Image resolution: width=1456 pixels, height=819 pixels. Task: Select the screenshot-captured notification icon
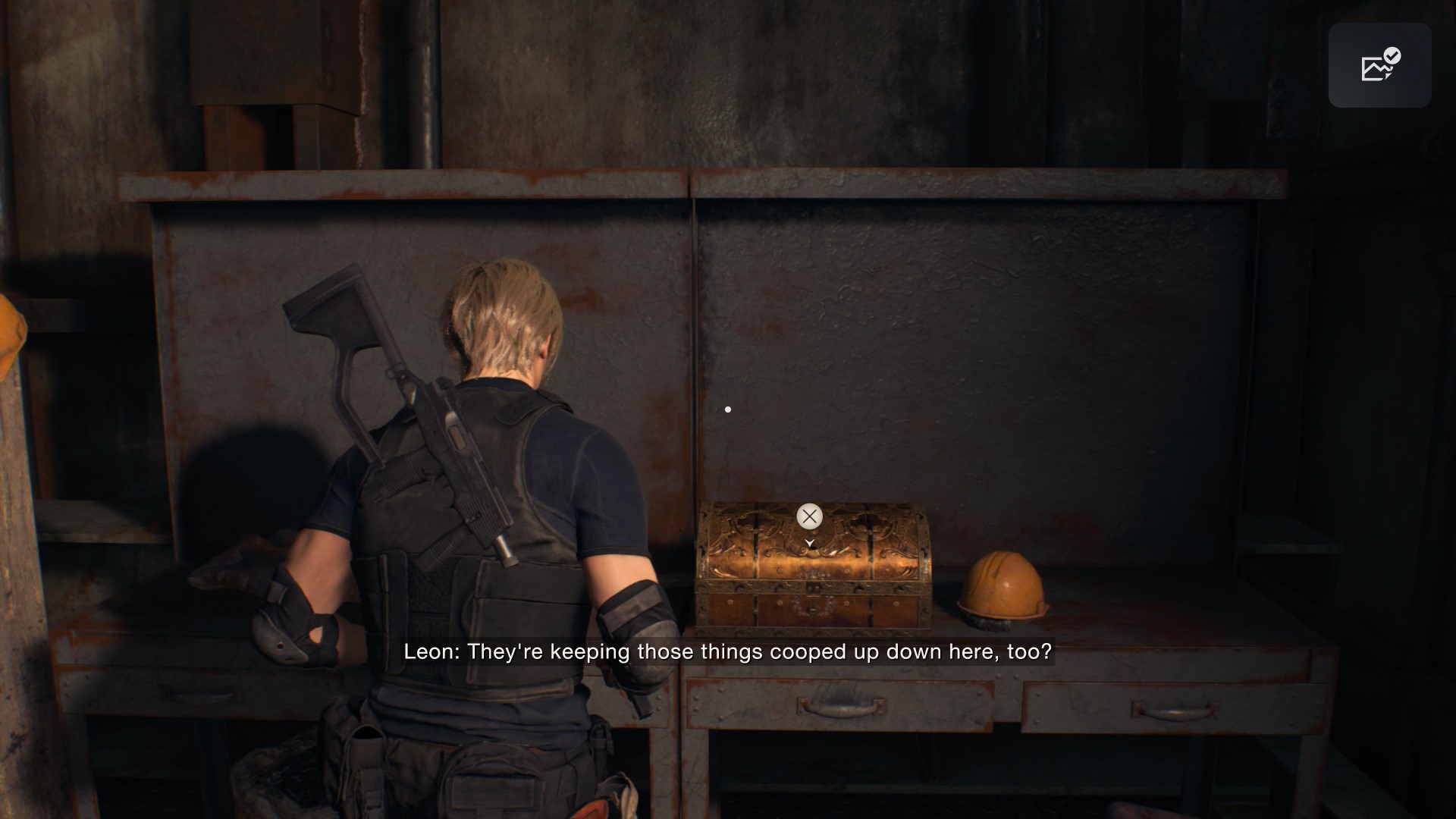coord(1379,66)
